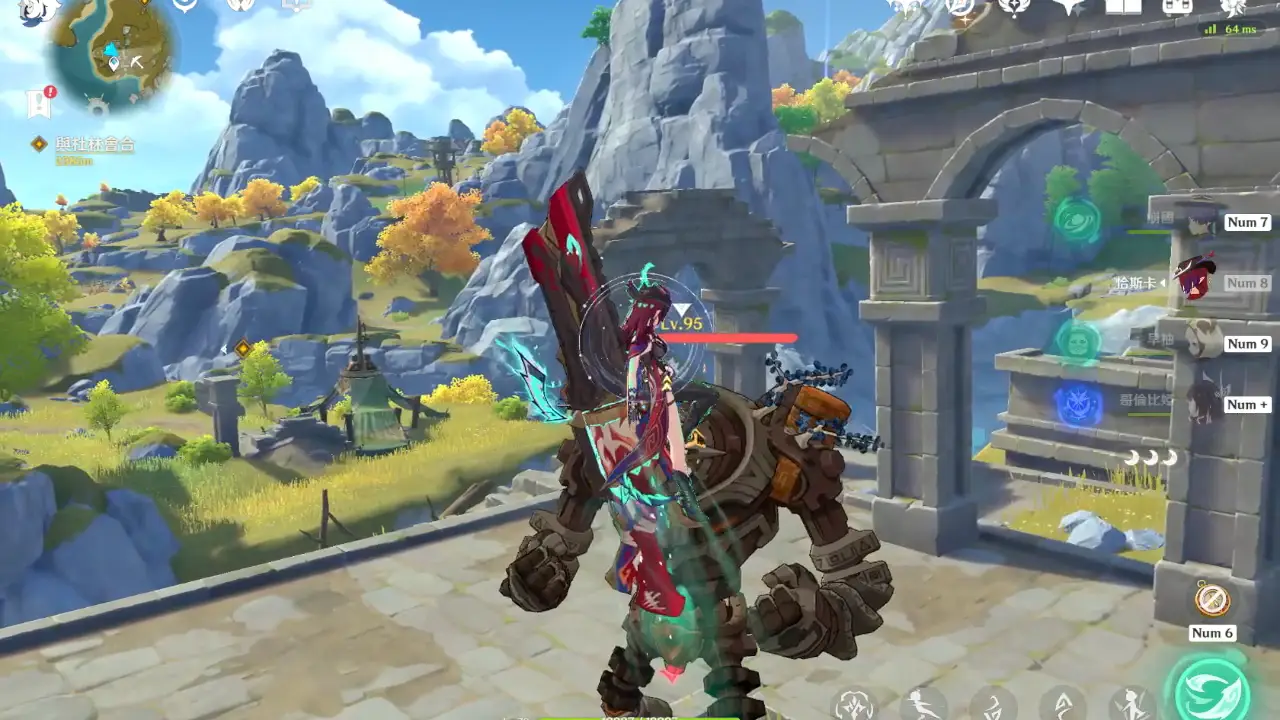Trigger the green mask burst icon beside 早柚
The width and height of the screenshot is (1280, 720).
pos(1078,341)
